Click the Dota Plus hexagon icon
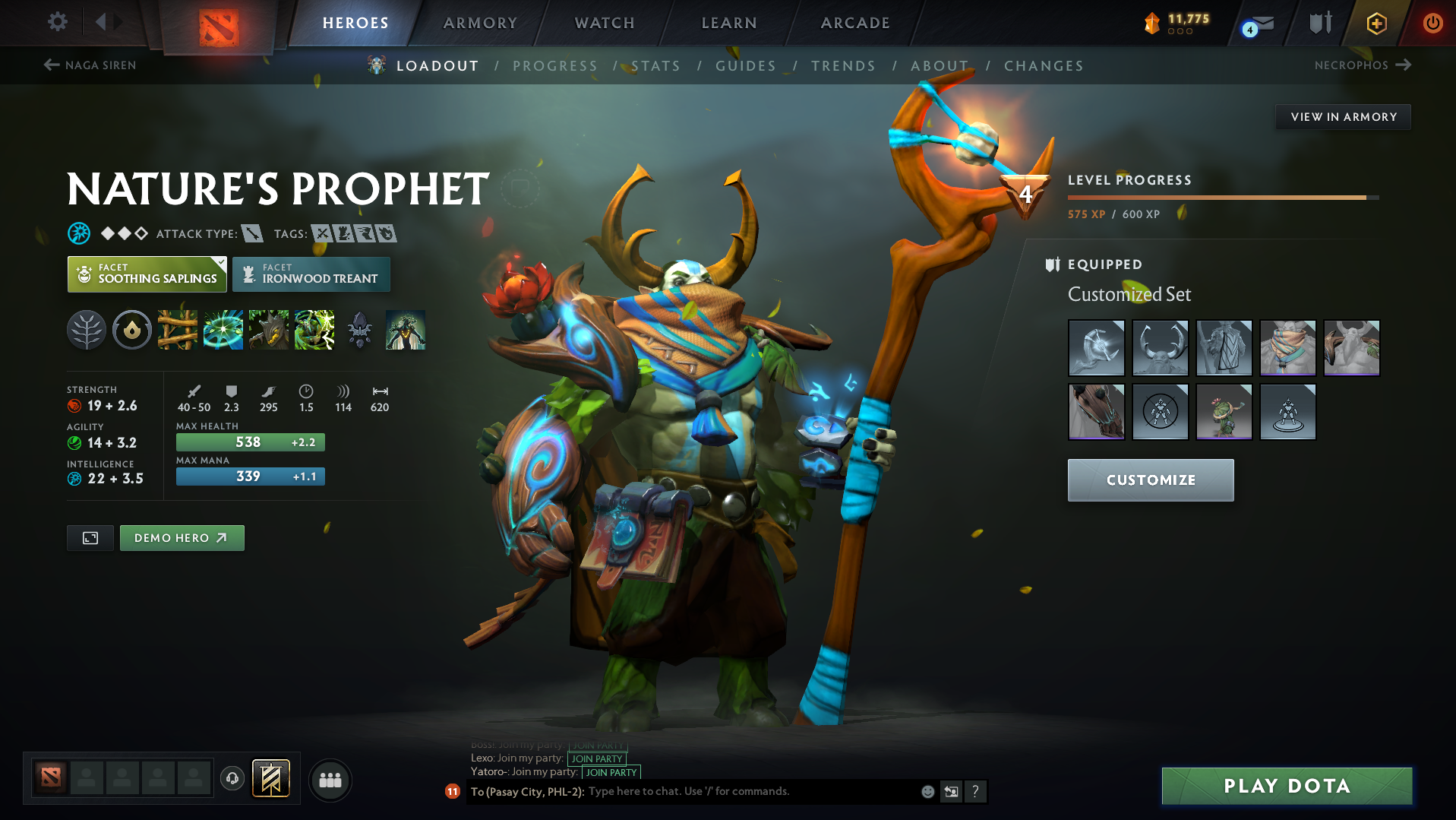Image resolution: width=1456 pixels, height=820 pixels. (1375, 24)
